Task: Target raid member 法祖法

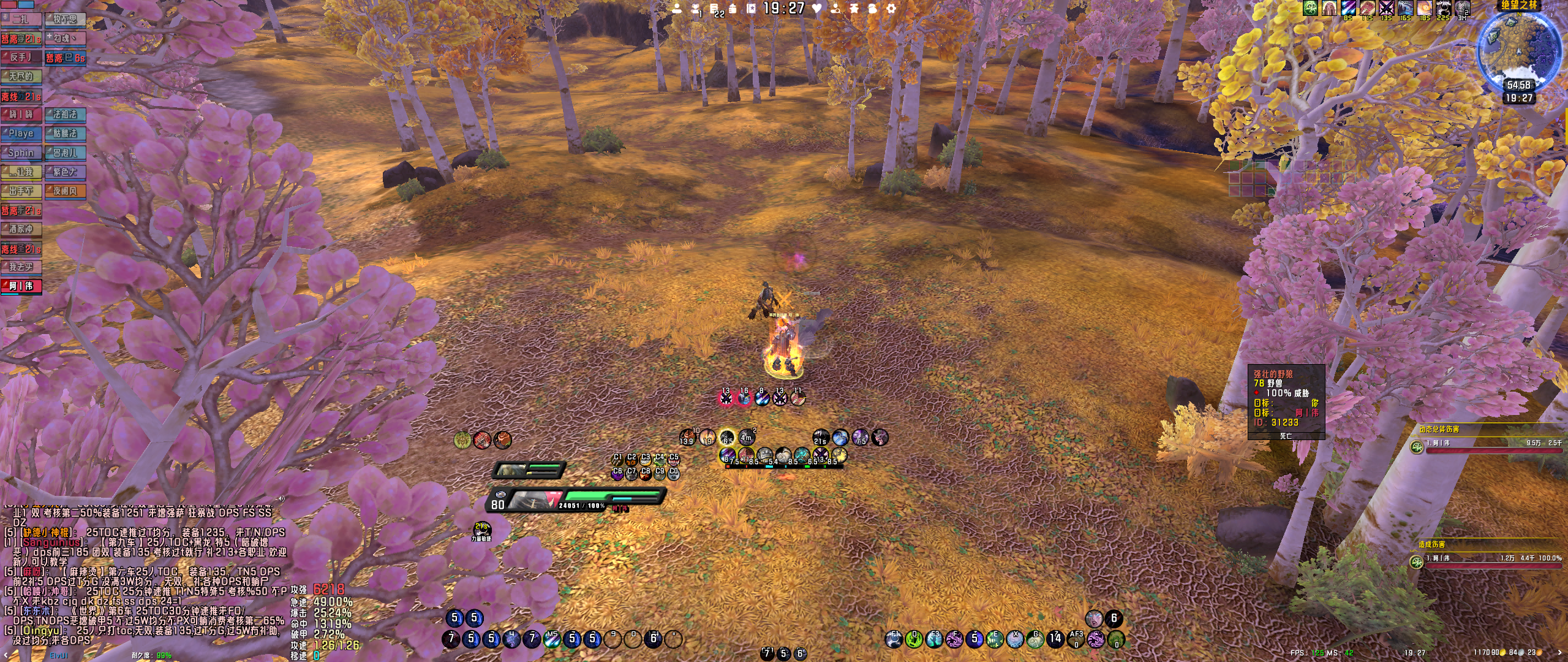Action: pyautogui.click(x=65, y=115)
